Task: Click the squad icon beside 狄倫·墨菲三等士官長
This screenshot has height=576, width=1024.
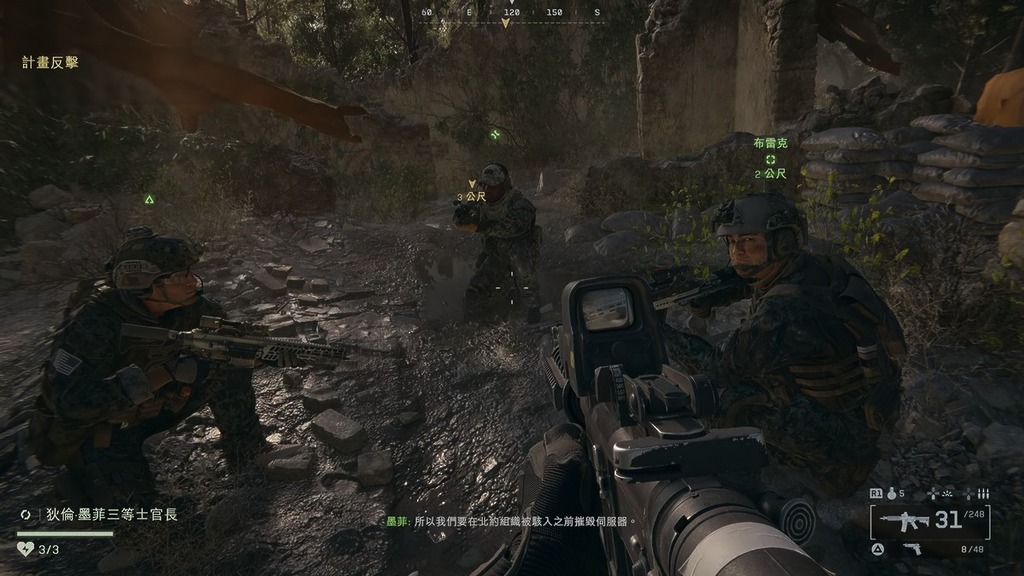Action: click(x=26, y=514)
